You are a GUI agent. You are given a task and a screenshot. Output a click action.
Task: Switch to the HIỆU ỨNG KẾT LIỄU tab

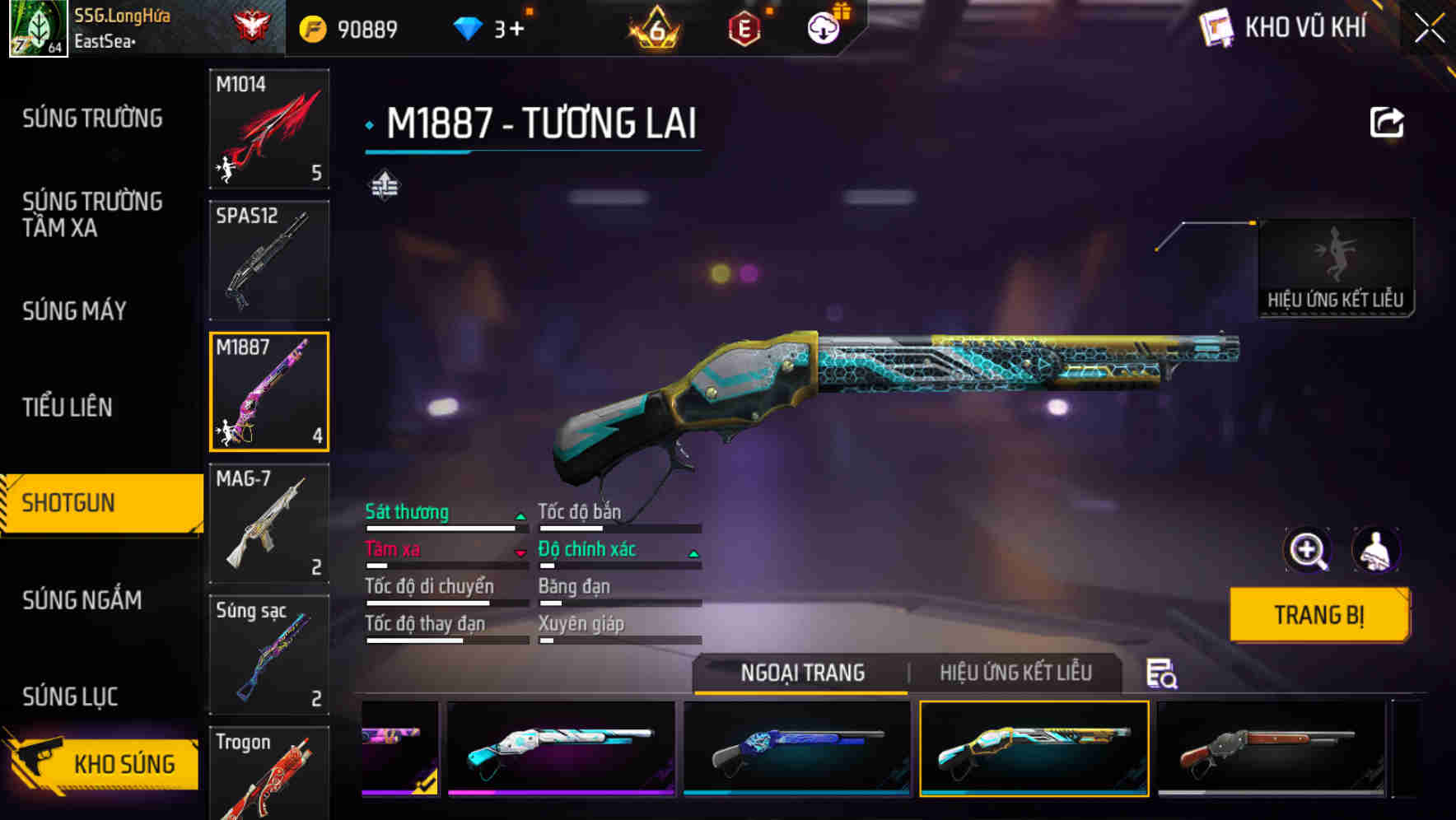1016,672
